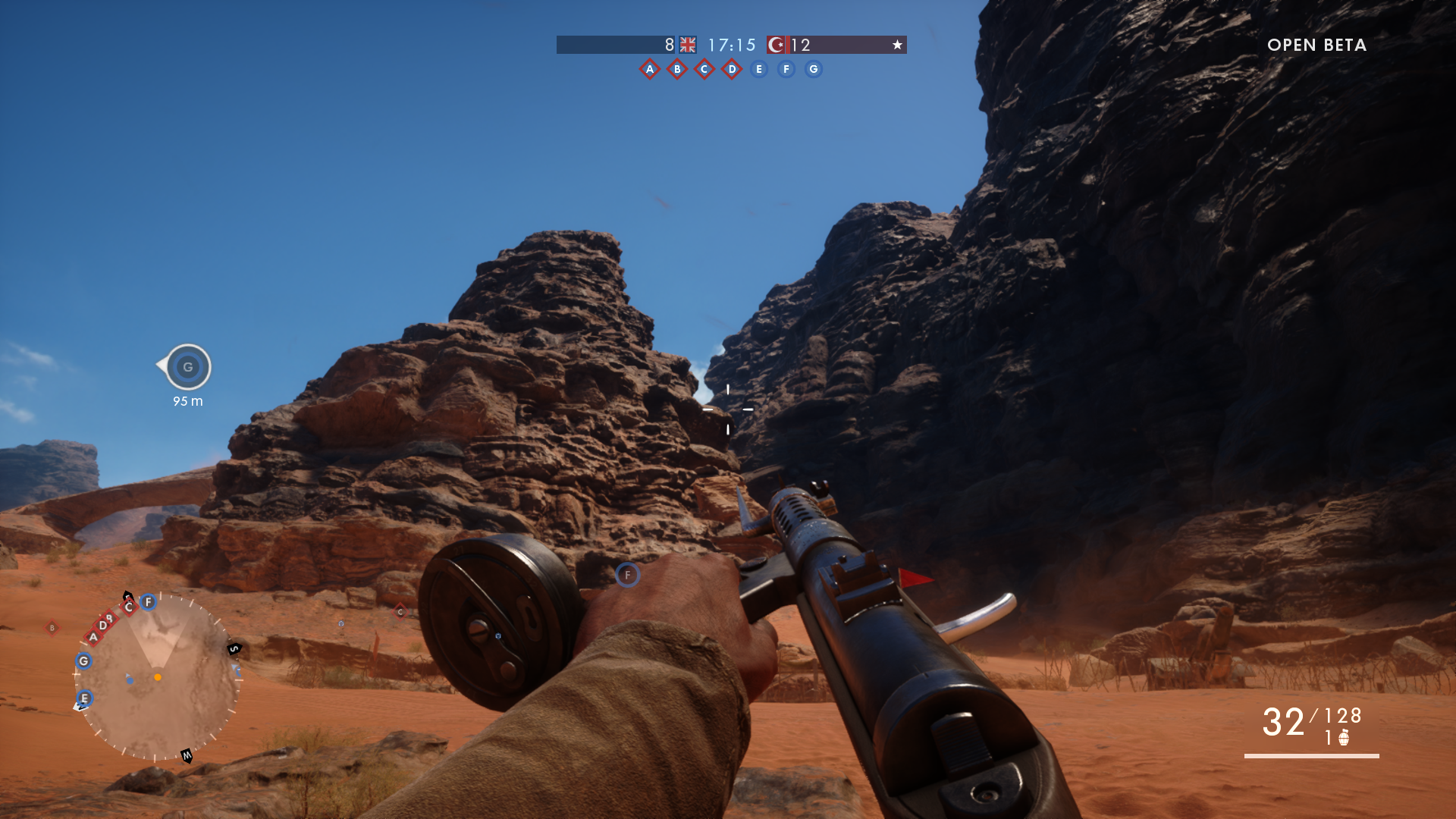Click objective G in the top flag row
This screenshot has width=1456, height=819.
814,69
